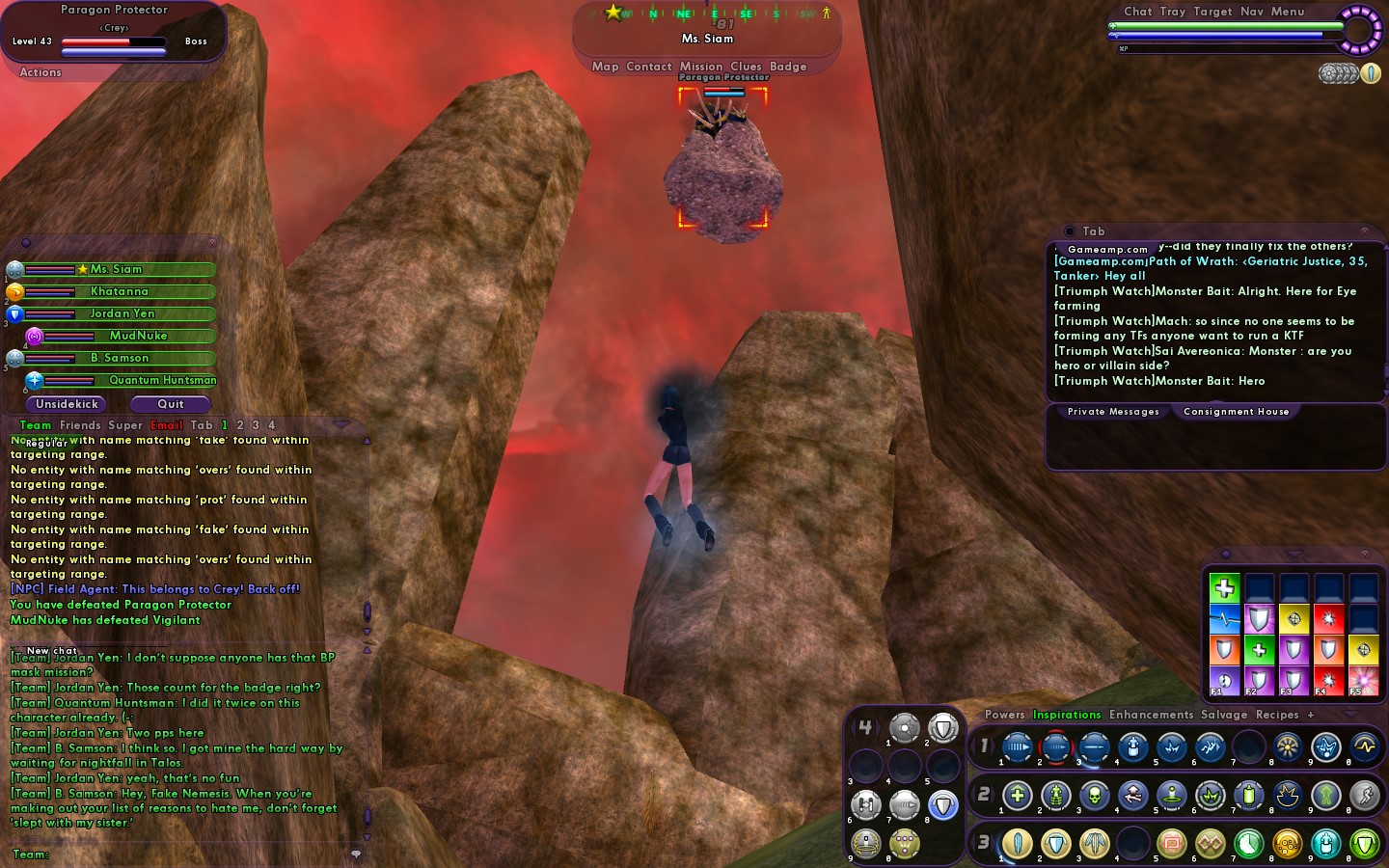Image resolution: width=1389 pixels, height=868 pixels.
Task: Open the Map window
Action: tap(605, 67)
